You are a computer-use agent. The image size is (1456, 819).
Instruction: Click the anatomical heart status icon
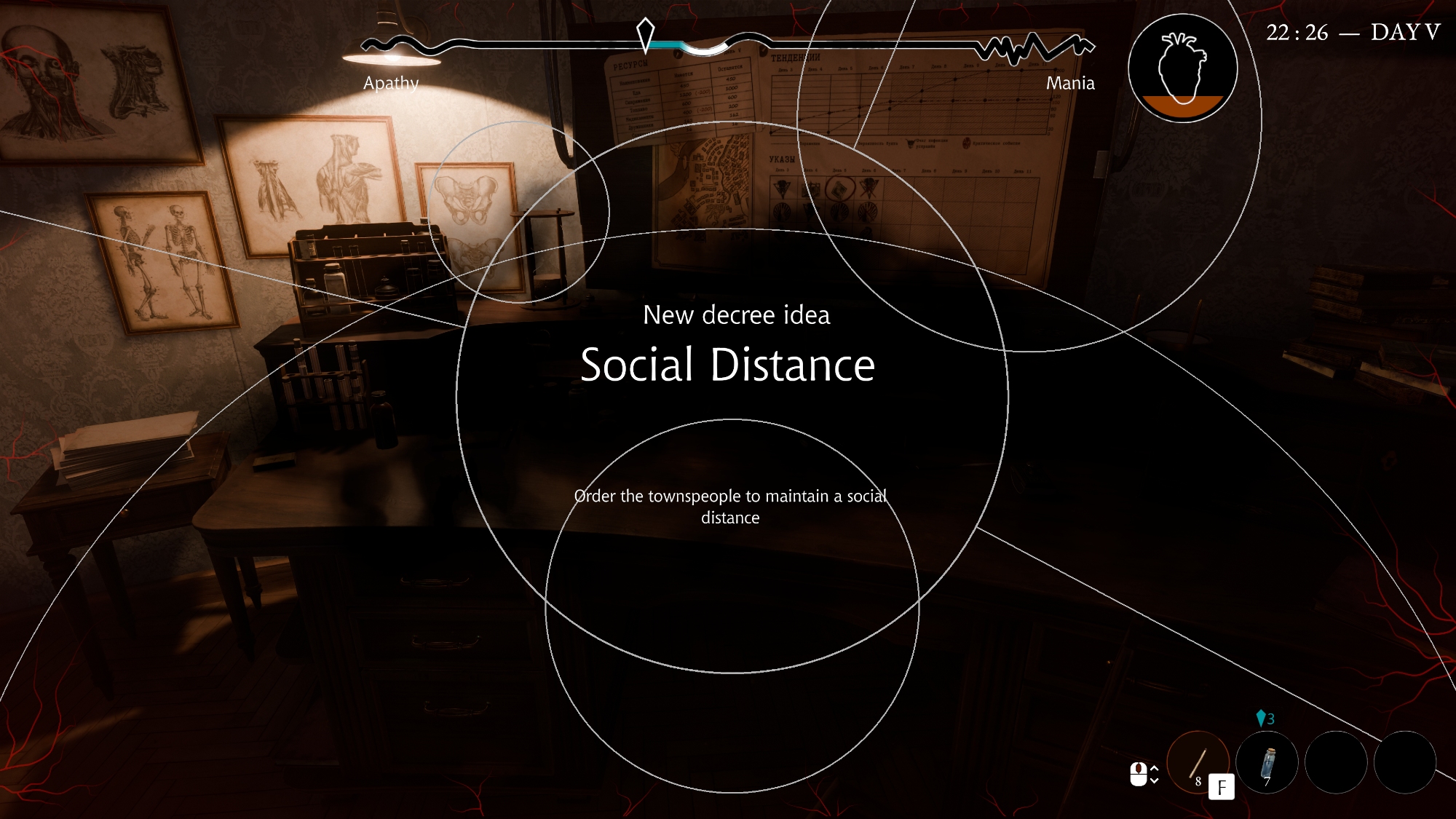pyautogui.click(x=1182, y=68)
